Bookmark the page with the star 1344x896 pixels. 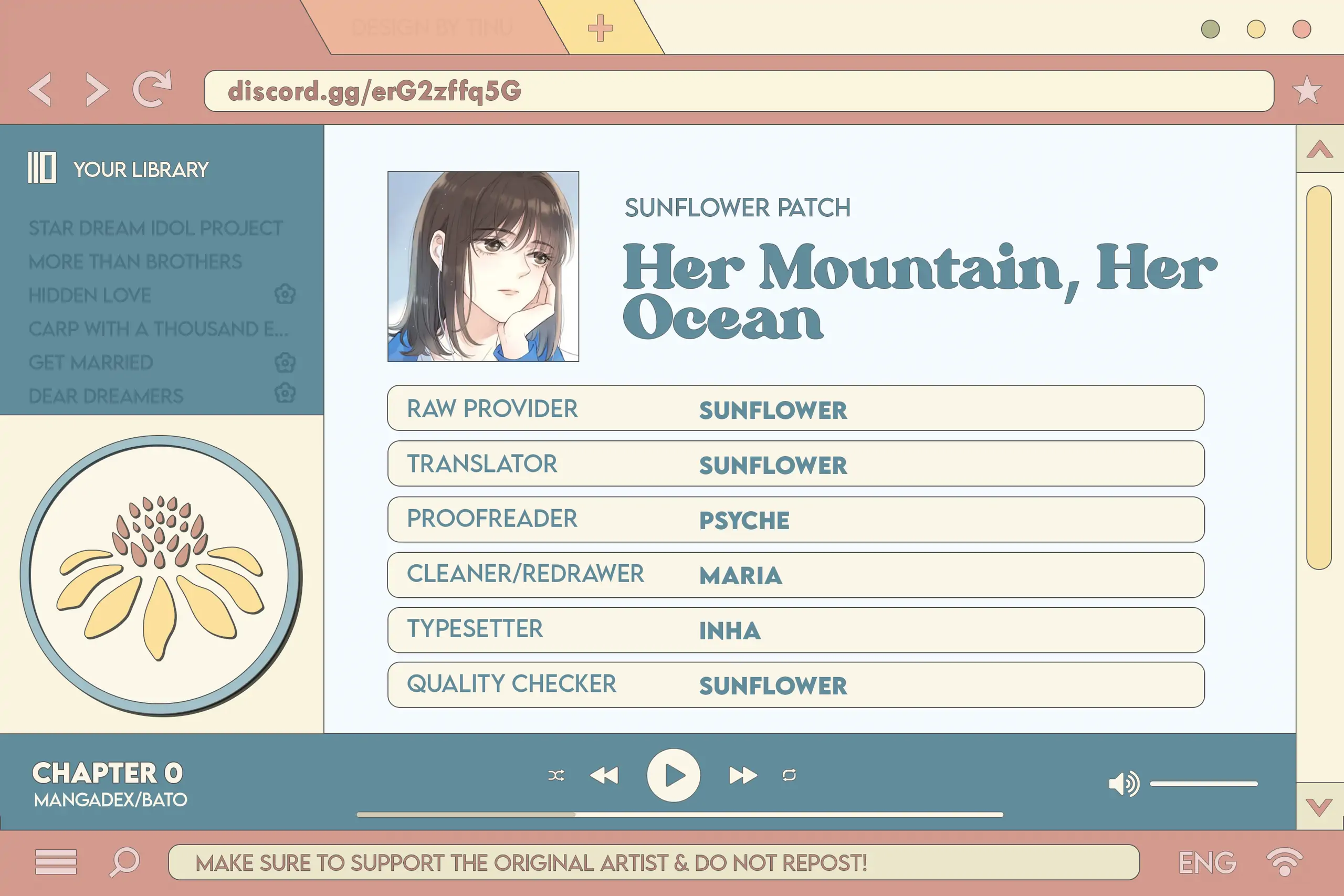1307,90
